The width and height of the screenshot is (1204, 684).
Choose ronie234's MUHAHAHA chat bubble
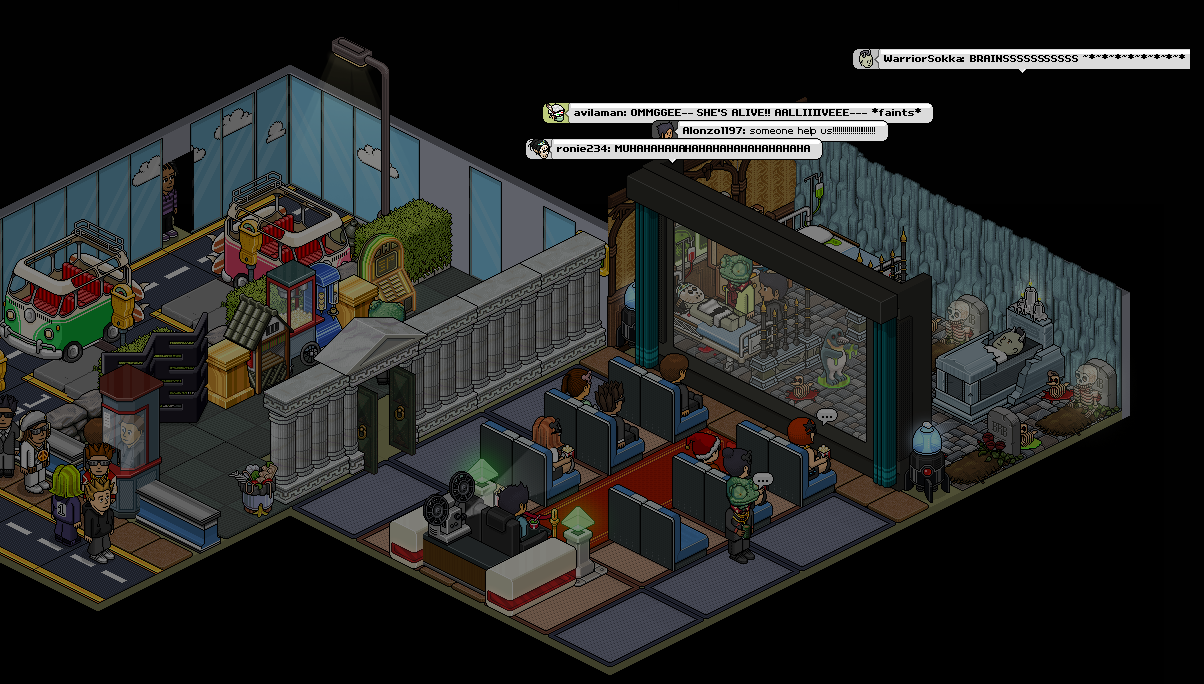(x=674, y=149)
